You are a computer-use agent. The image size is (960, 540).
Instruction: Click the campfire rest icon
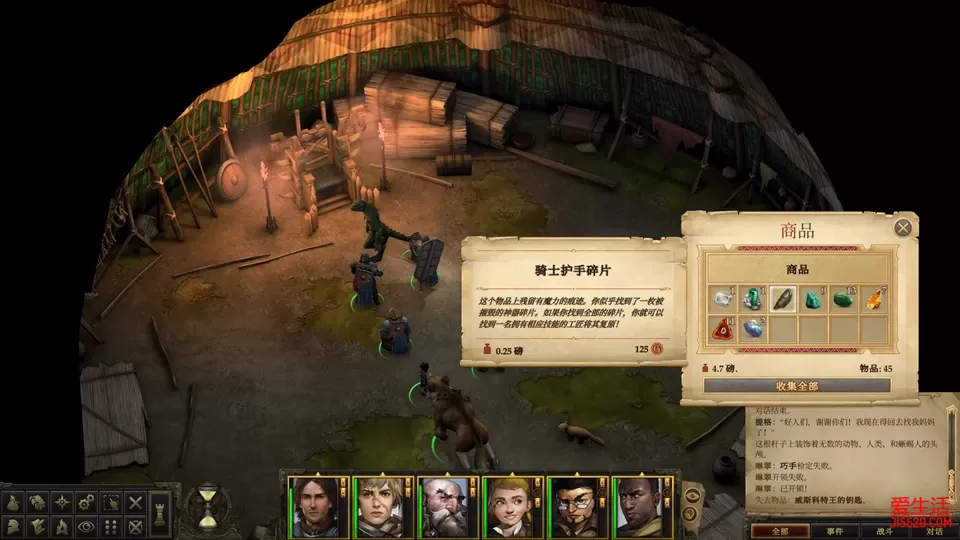click(x=63, y=526)
